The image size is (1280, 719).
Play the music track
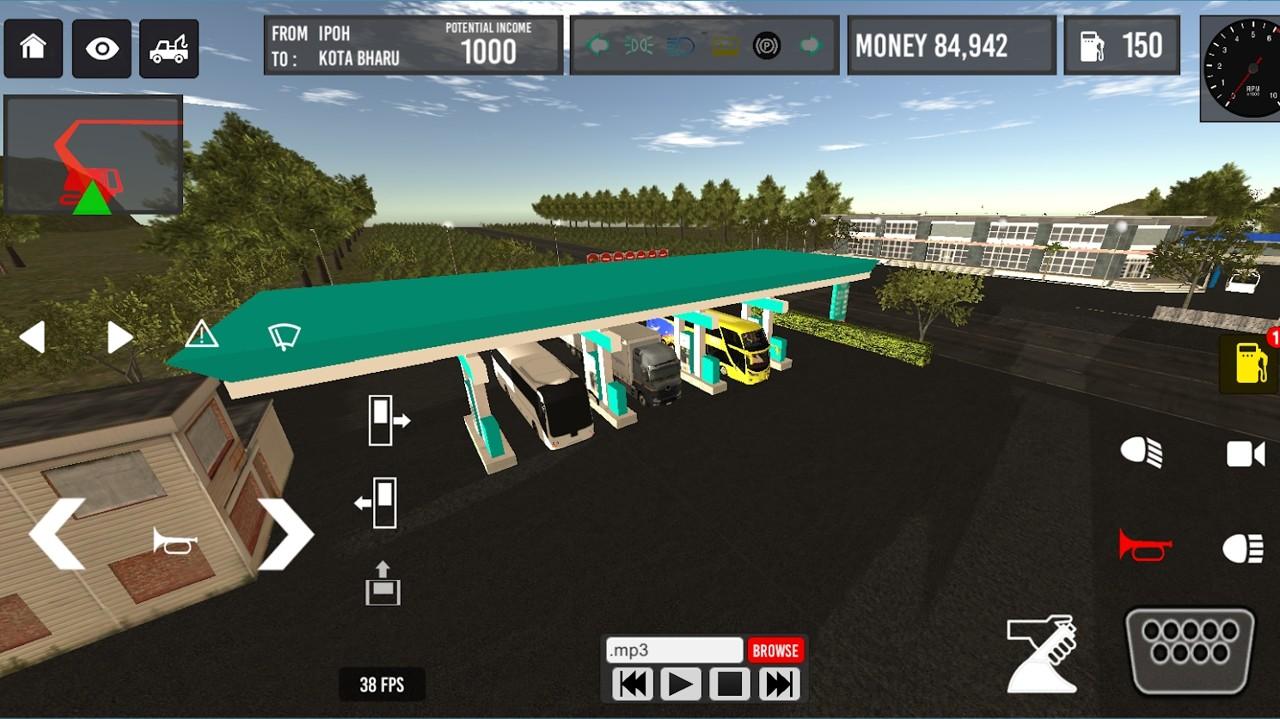pos(680,685)
